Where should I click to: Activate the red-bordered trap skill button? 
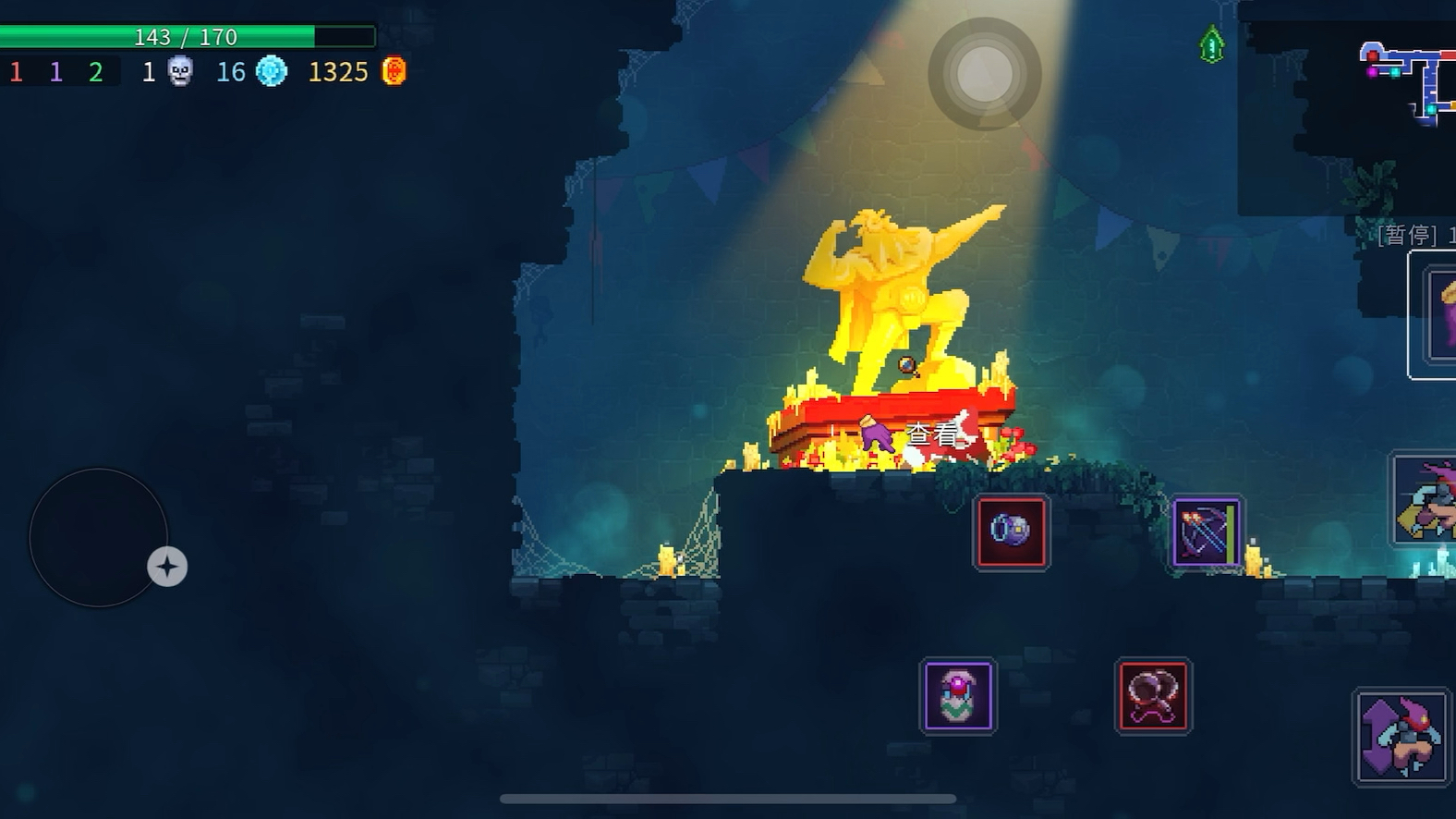pyautogui.click(x=1153, y=696)
